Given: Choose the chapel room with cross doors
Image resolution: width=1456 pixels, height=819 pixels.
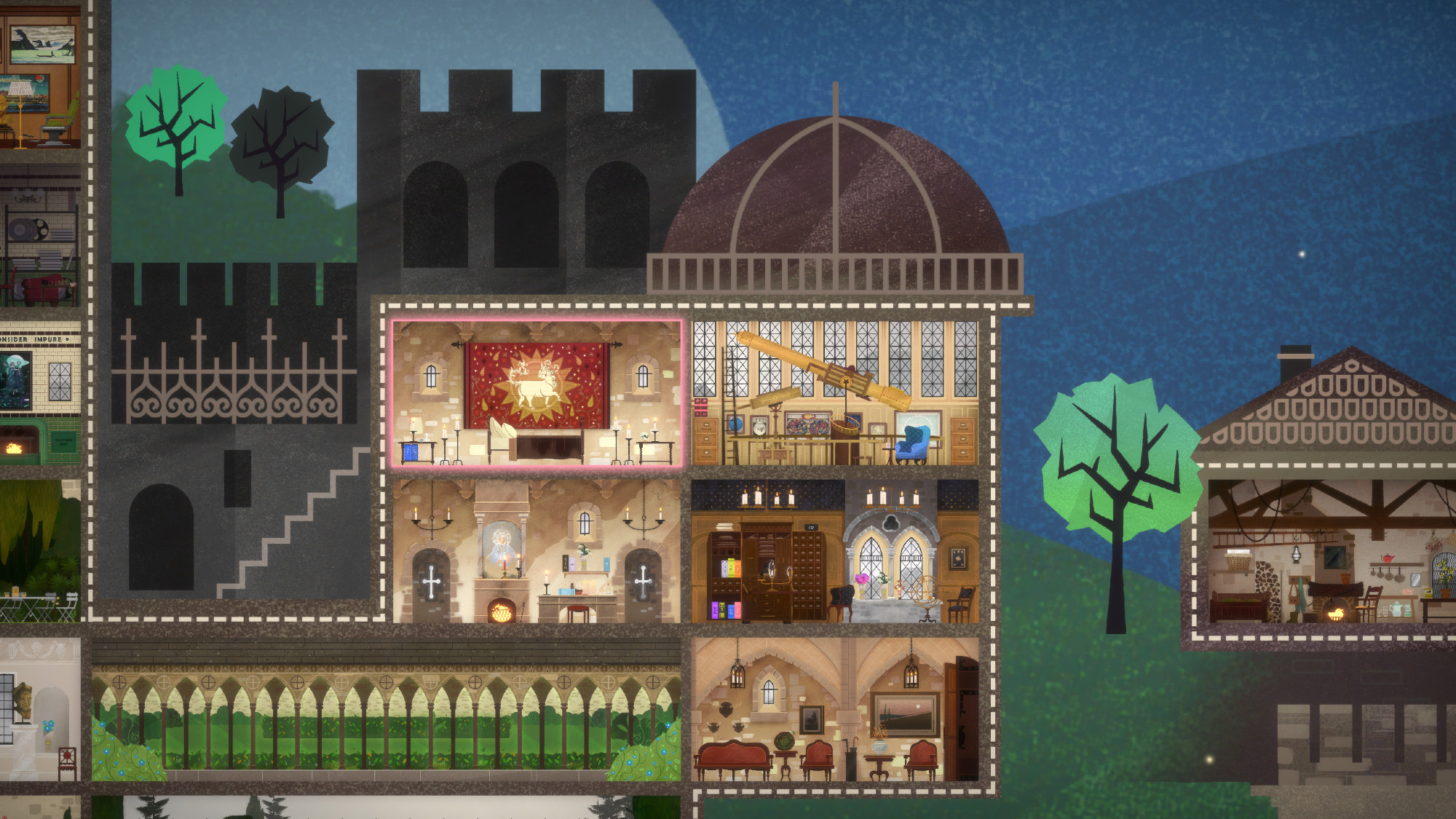Looking at the screenshot, I should (x=537, y=551).
